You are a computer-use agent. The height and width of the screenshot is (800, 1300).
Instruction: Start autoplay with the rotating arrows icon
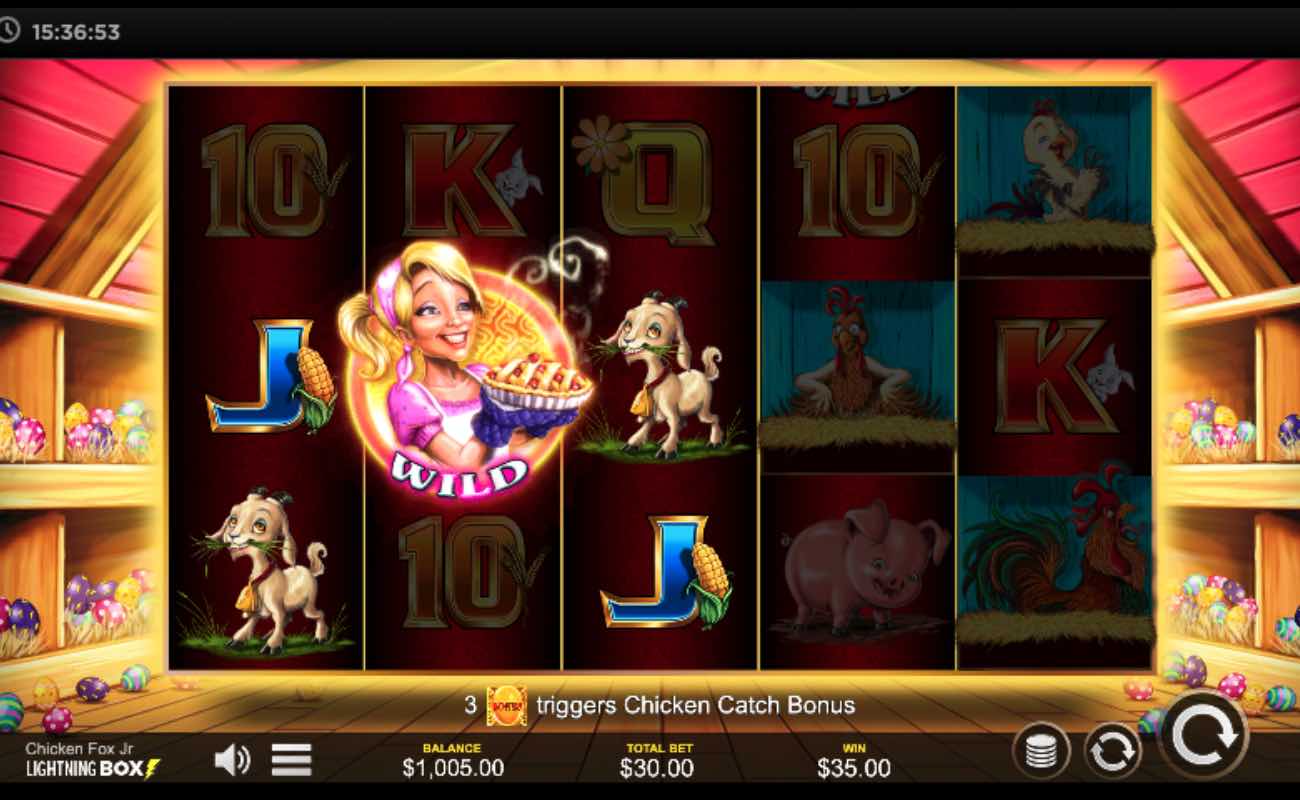(1113, 751)
